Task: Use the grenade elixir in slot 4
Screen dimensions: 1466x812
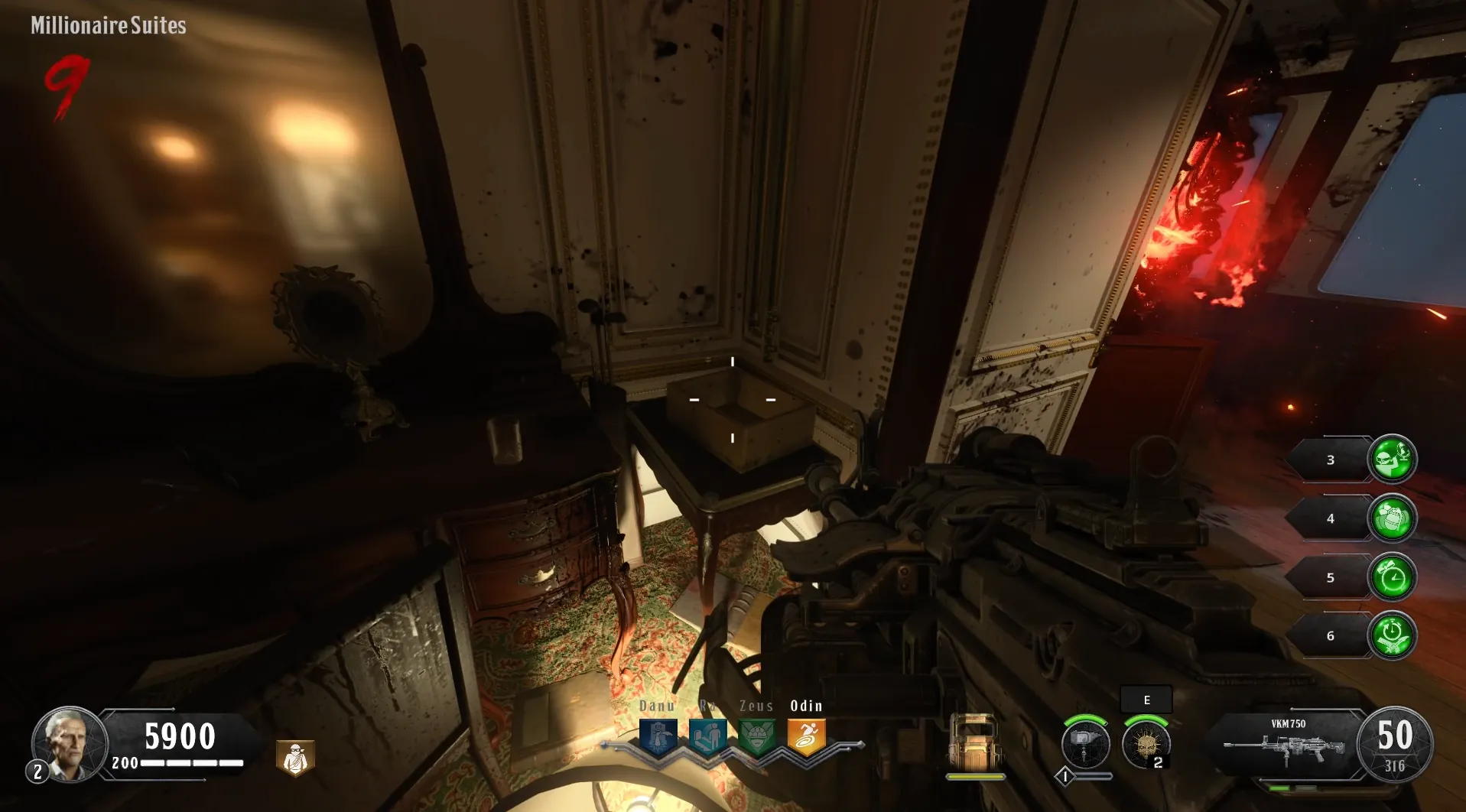Action: 1392,518
